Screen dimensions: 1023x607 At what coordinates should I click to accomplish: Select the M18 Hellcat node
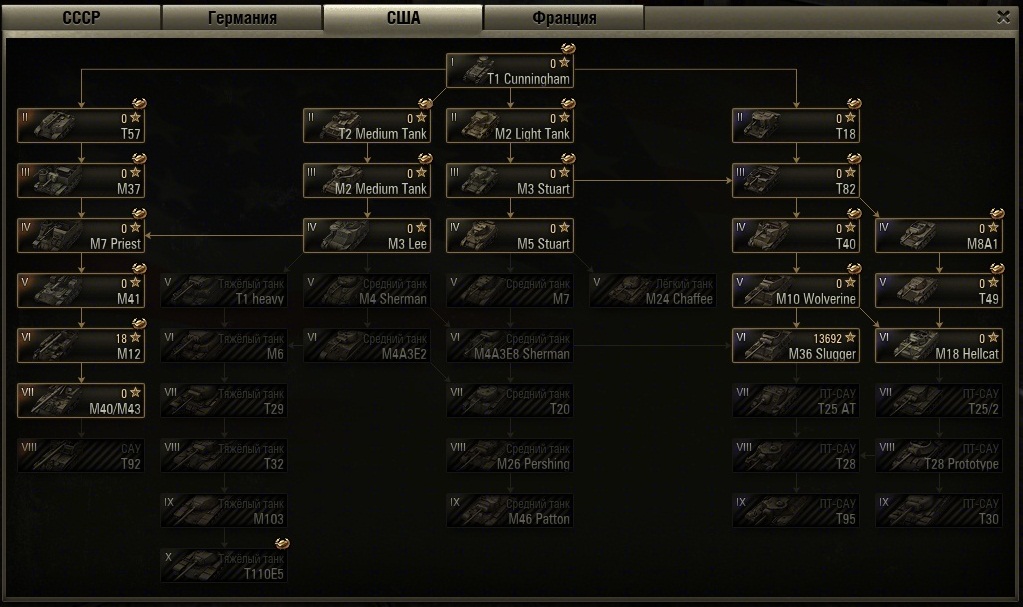[939, 346]
